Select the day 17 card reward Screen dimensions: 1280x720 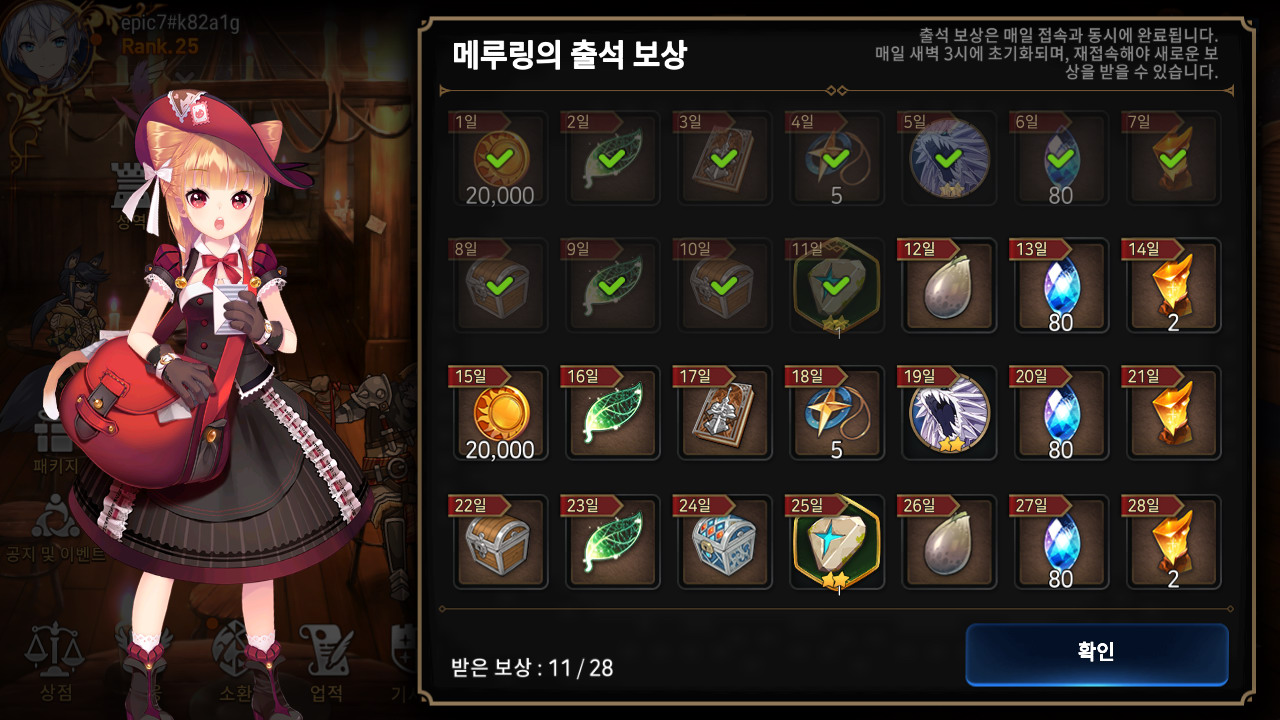(x=724, y=414)
